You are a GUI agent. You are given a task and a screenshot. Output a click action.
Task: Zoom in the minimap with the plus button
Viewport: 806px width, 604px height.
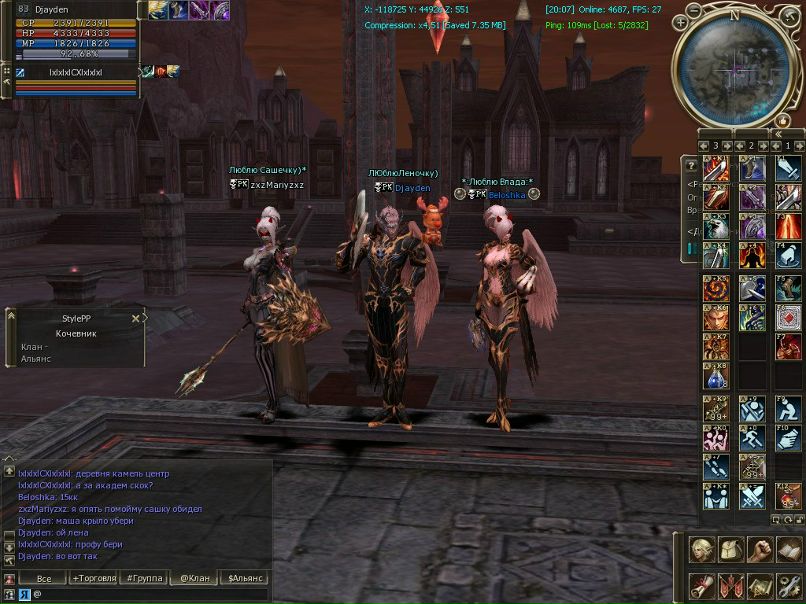click(x=681, y=21)
